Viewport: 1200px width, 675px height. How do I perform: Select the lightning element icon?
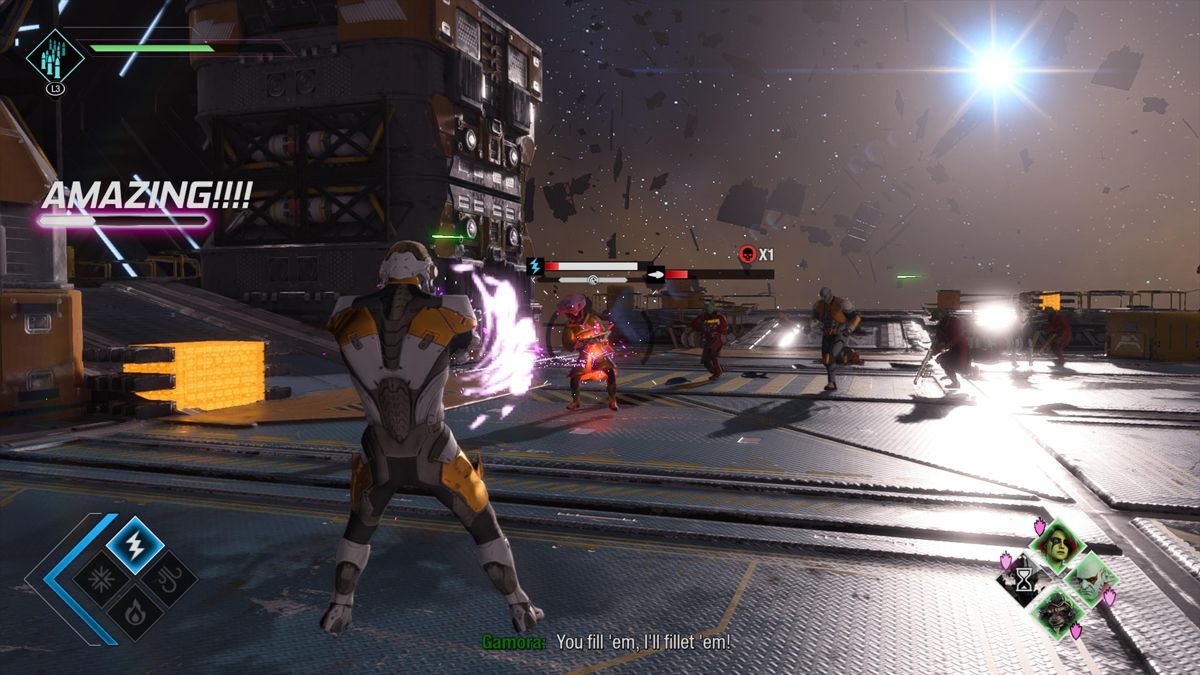pos(135,546)
